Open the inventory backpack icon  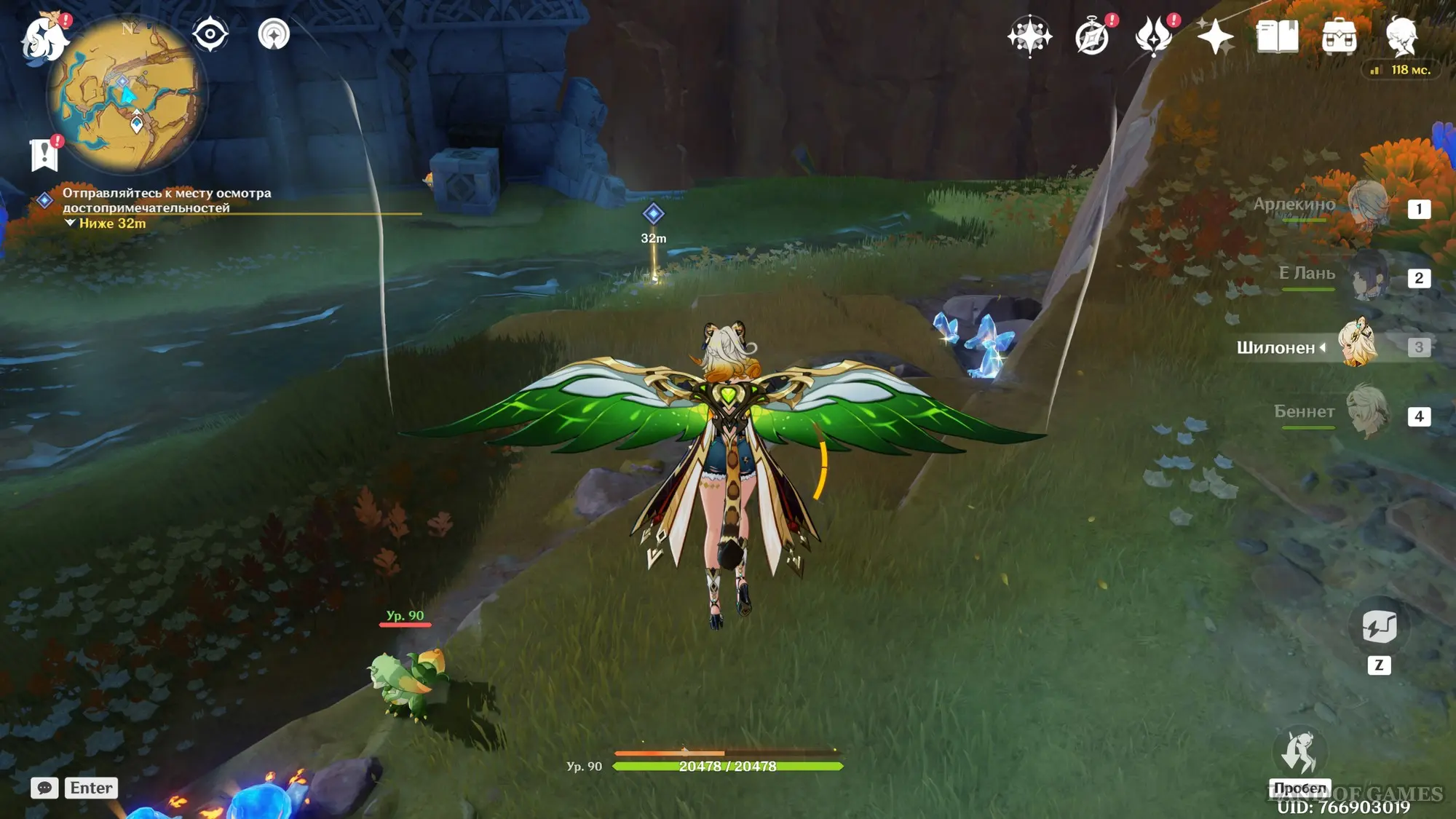(1339, 36)
